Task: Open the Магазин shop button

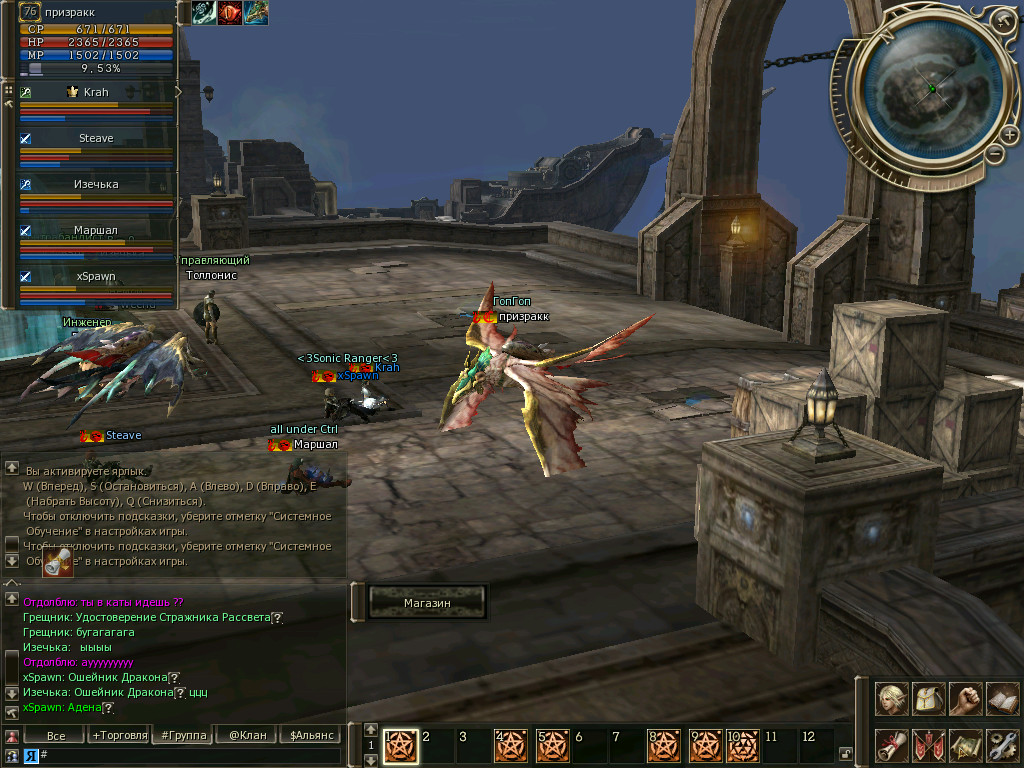Action: [x=427, y=603]
